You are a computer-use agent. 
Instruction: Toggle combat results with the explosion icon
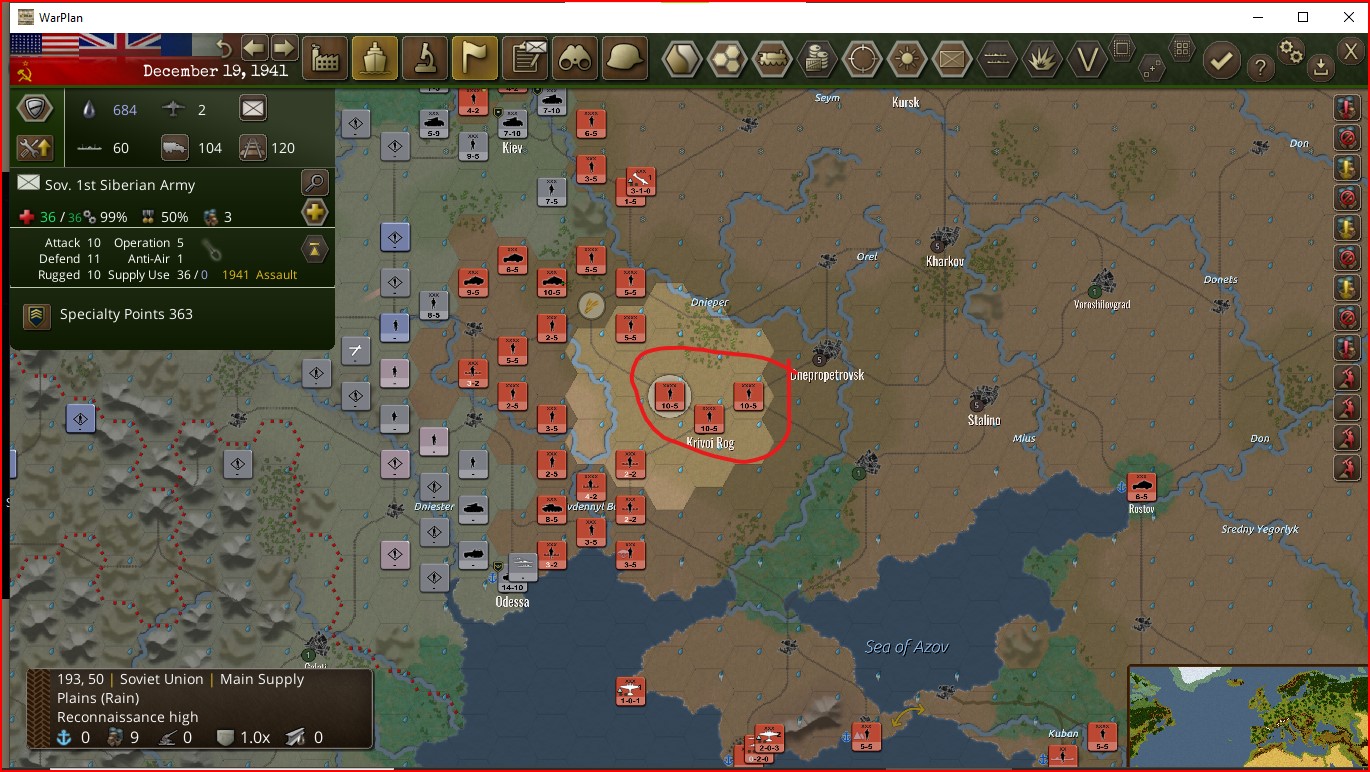coord(1042,60)
